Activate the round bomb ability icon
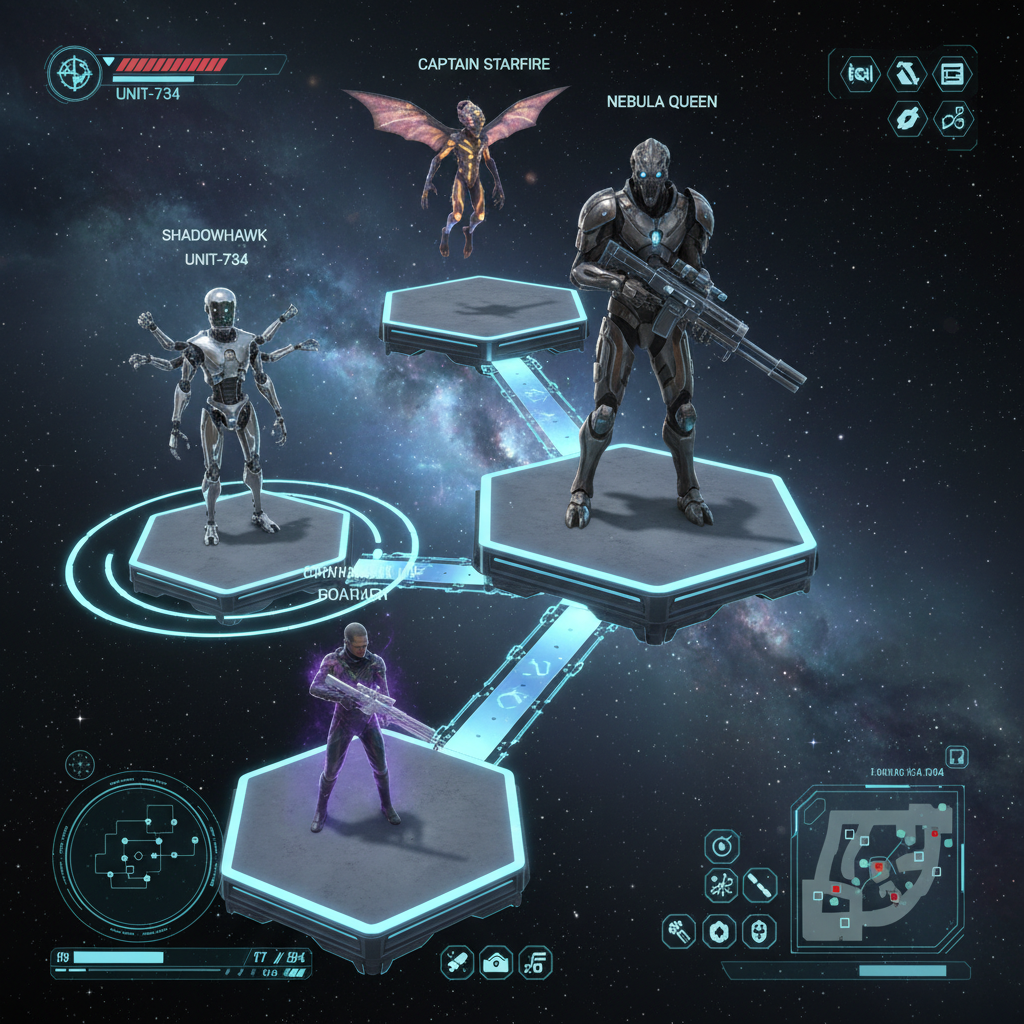1024x1024 pixels. click(720, 846)
